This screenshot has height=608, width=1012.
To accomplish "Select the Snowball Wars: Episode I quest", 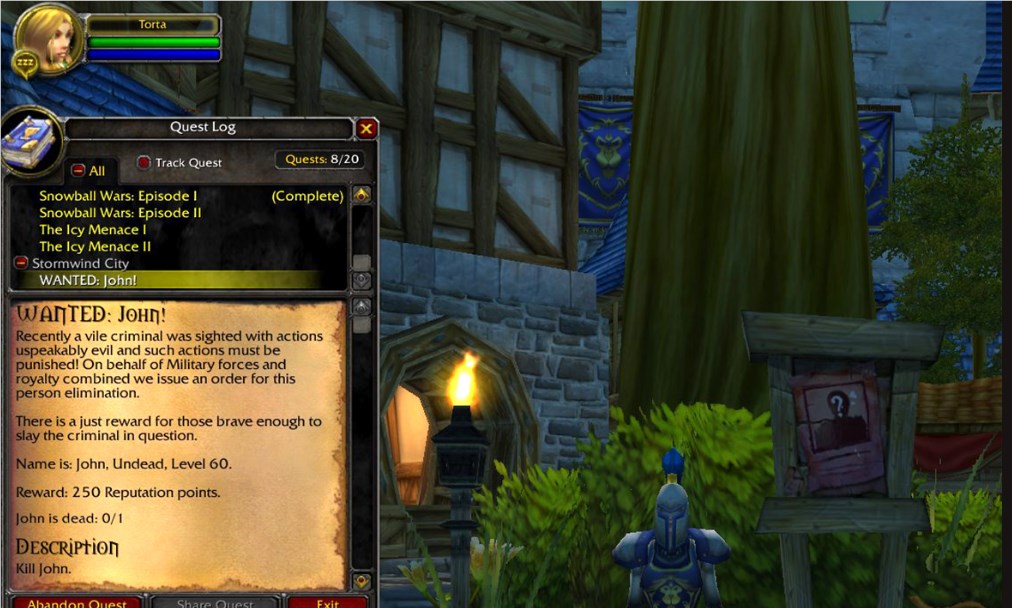I will click(x=118, y=196).
